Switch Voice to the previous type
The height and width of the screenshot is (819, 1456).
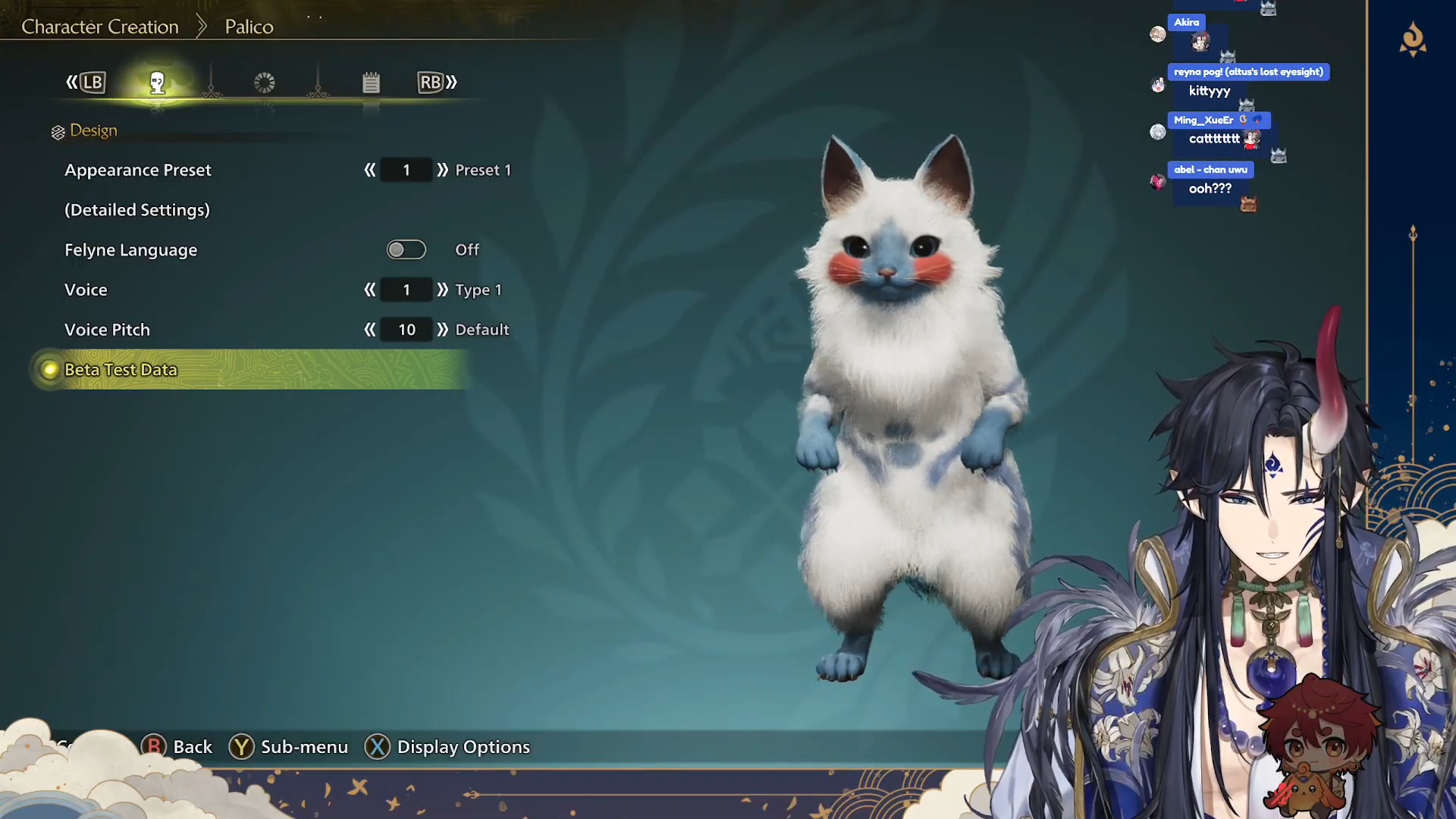[x=370, y=290]
